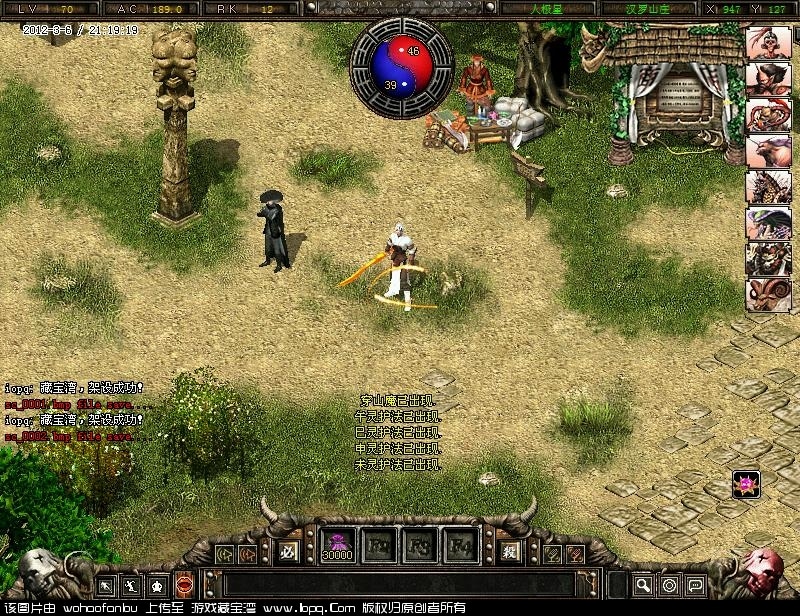Activate the 必 skill button
800x616 pixels.
point(289,548)
